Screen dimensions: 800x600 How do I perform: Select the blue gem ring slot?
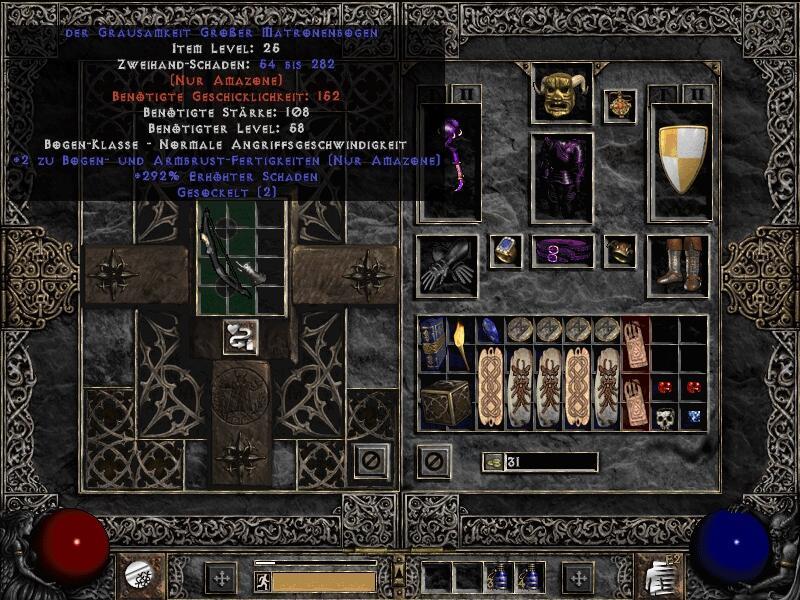pyautogui.click(x=506, y=251)
